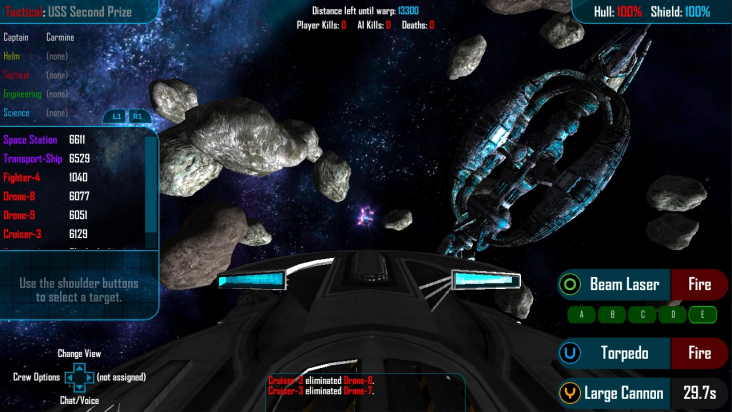Select the Science crew station
The height and width of the screenshot is (412, 732).
[x=17, y=113]
